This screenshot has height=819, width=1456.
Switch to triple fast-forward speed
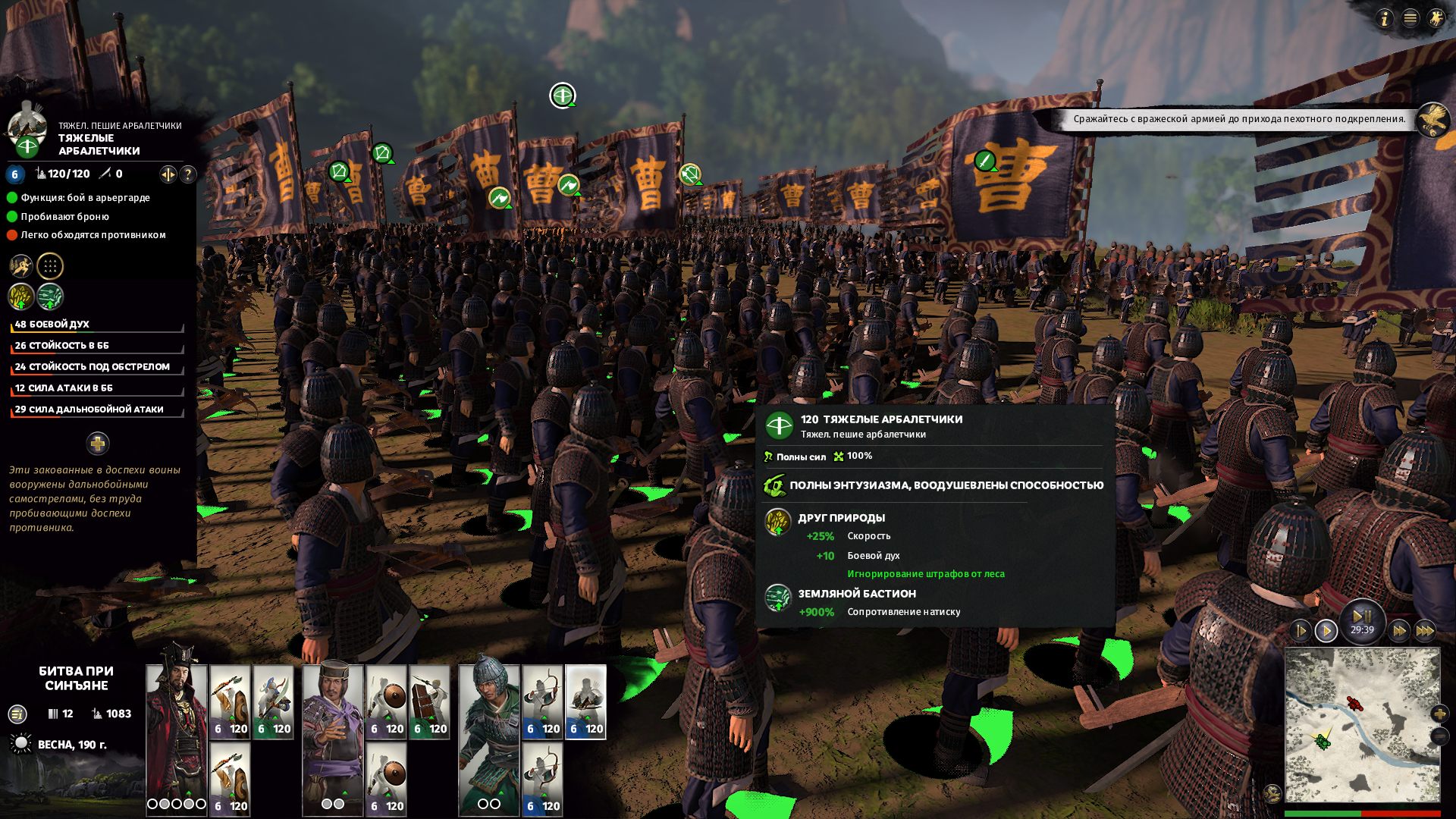pyautogui.click(x=1425, y=631)
